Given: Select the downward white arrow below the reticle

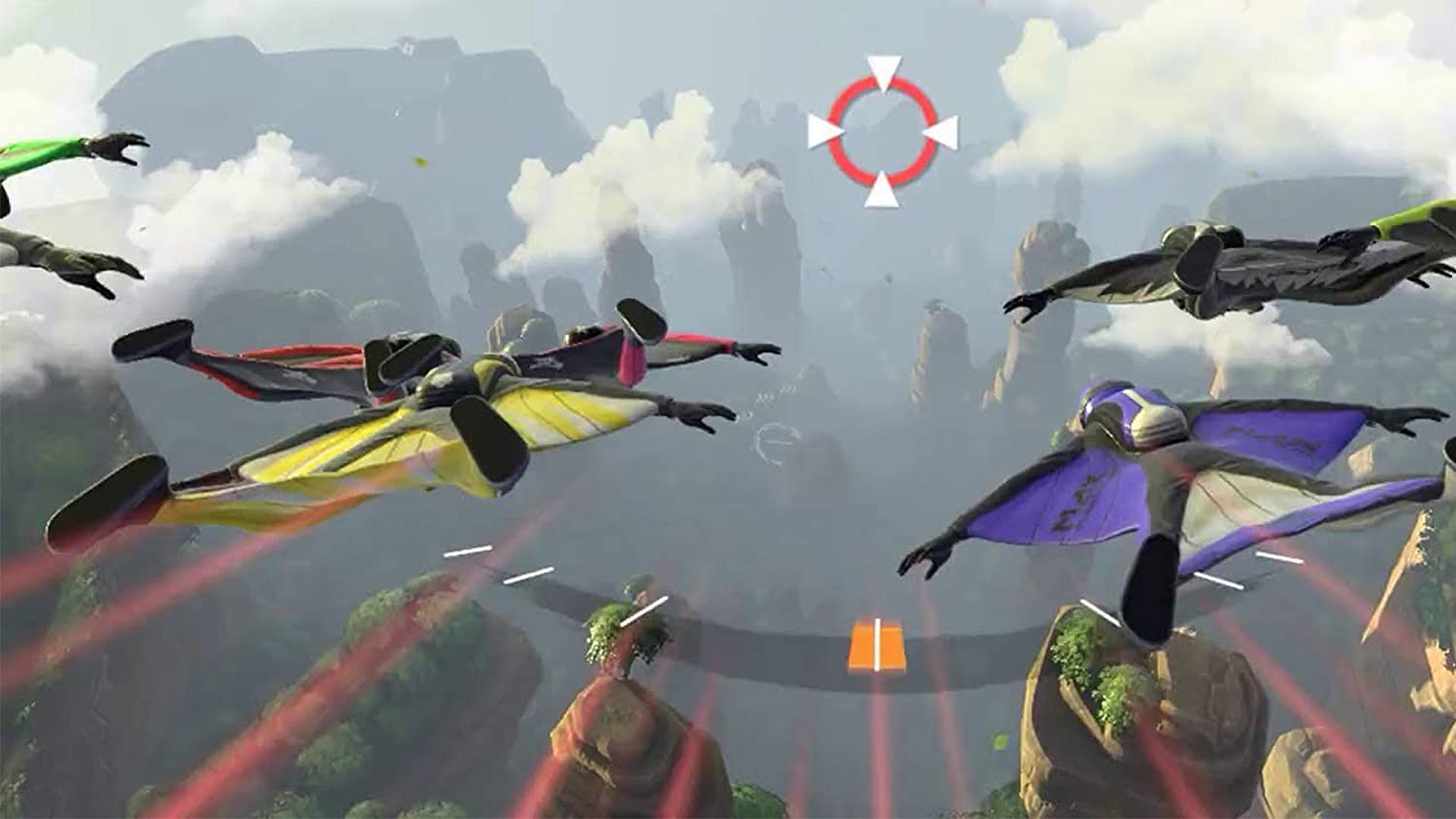Looking at the screenshot, I should click(x=881, y=190).
